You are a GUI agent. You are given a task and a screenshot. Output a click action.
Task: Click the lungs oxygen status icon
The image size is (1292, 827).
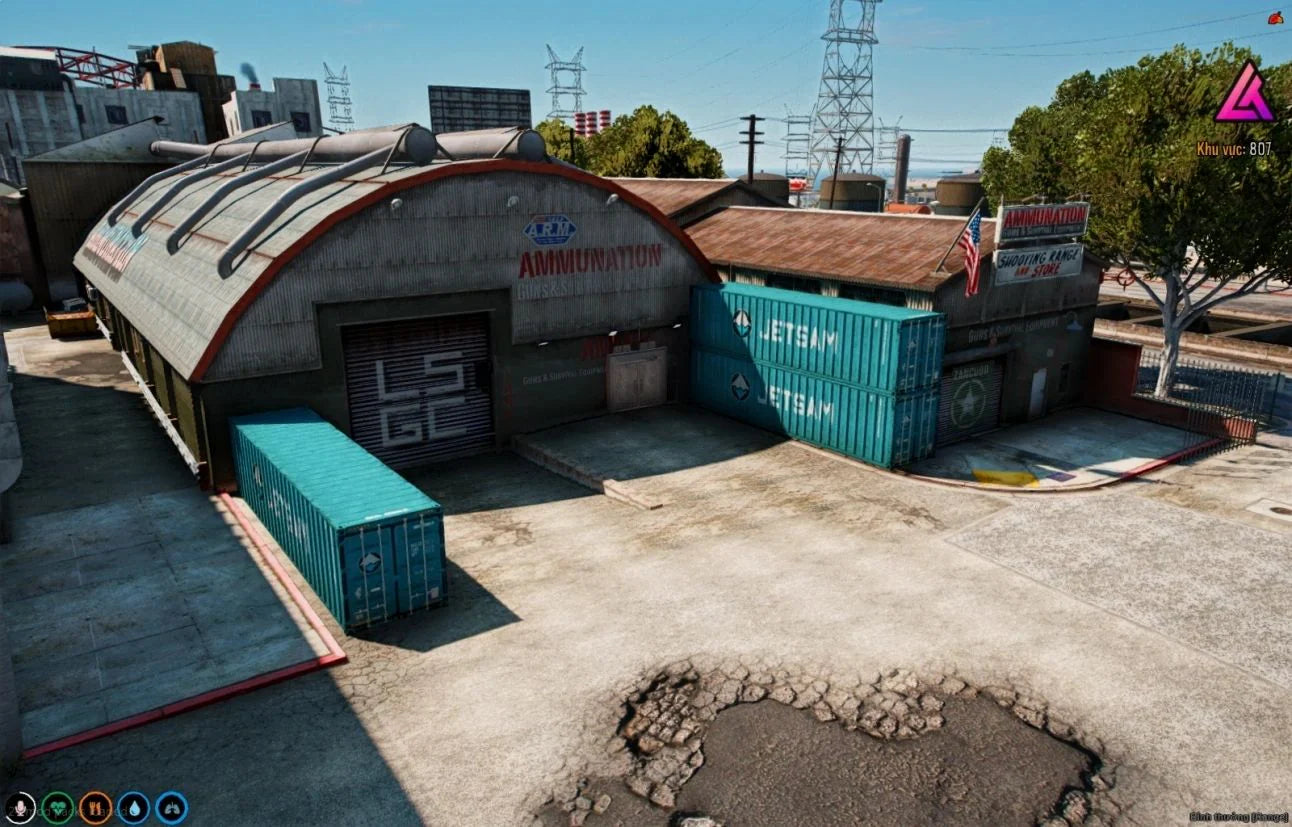pos(171,807)
